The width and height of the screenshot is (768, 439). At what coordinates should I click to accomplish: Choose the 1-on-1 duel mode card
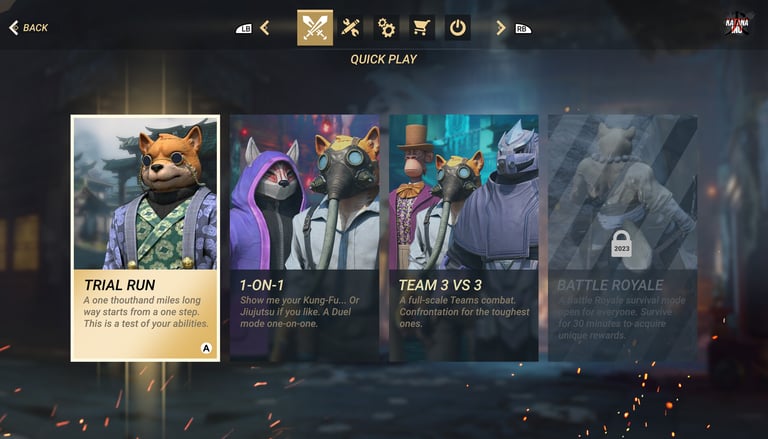click(304, 237)
